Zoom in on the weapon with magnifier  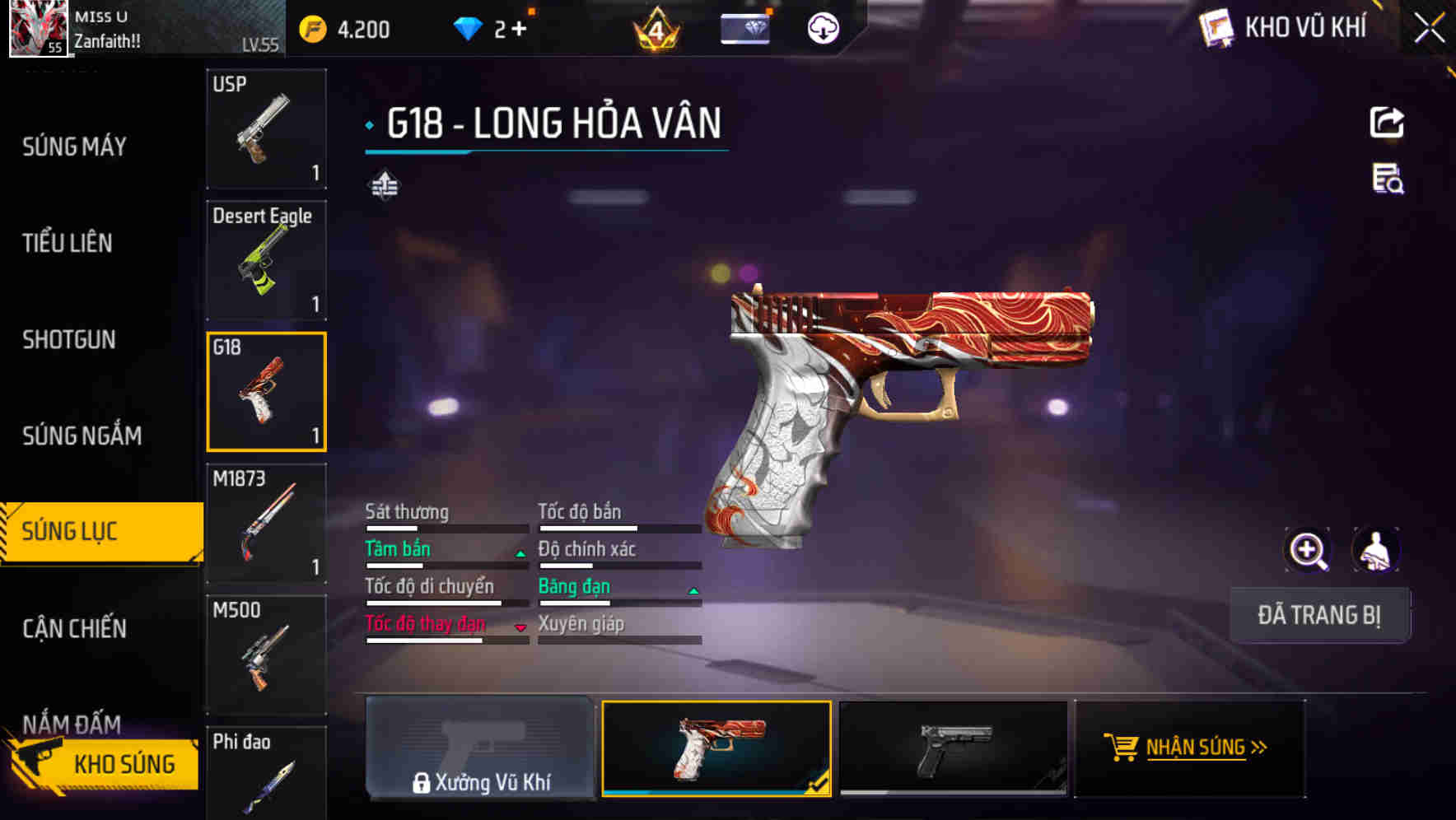pos(1308,550)
